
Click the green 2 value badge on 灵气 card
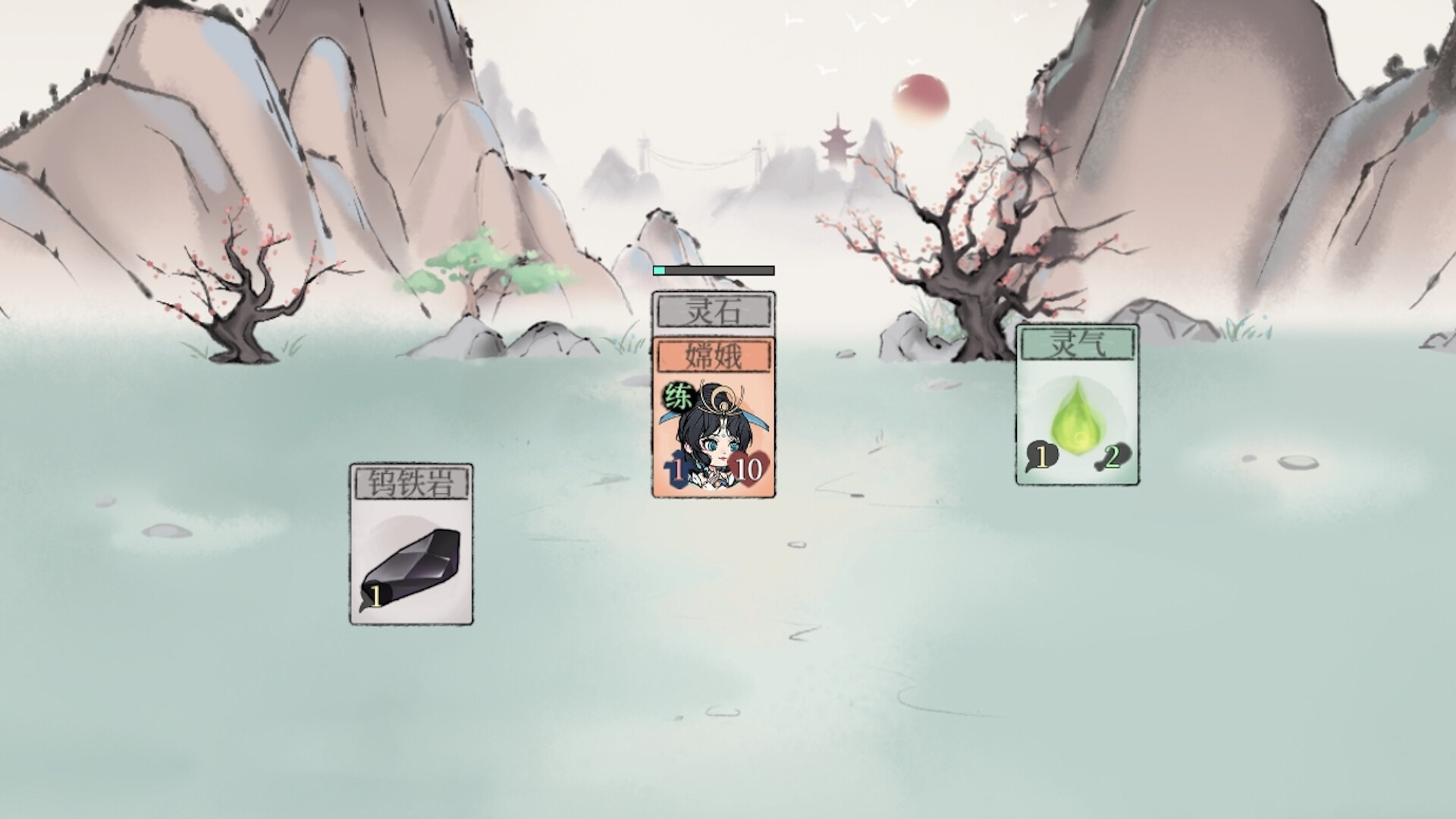[x=1112, y=457]
